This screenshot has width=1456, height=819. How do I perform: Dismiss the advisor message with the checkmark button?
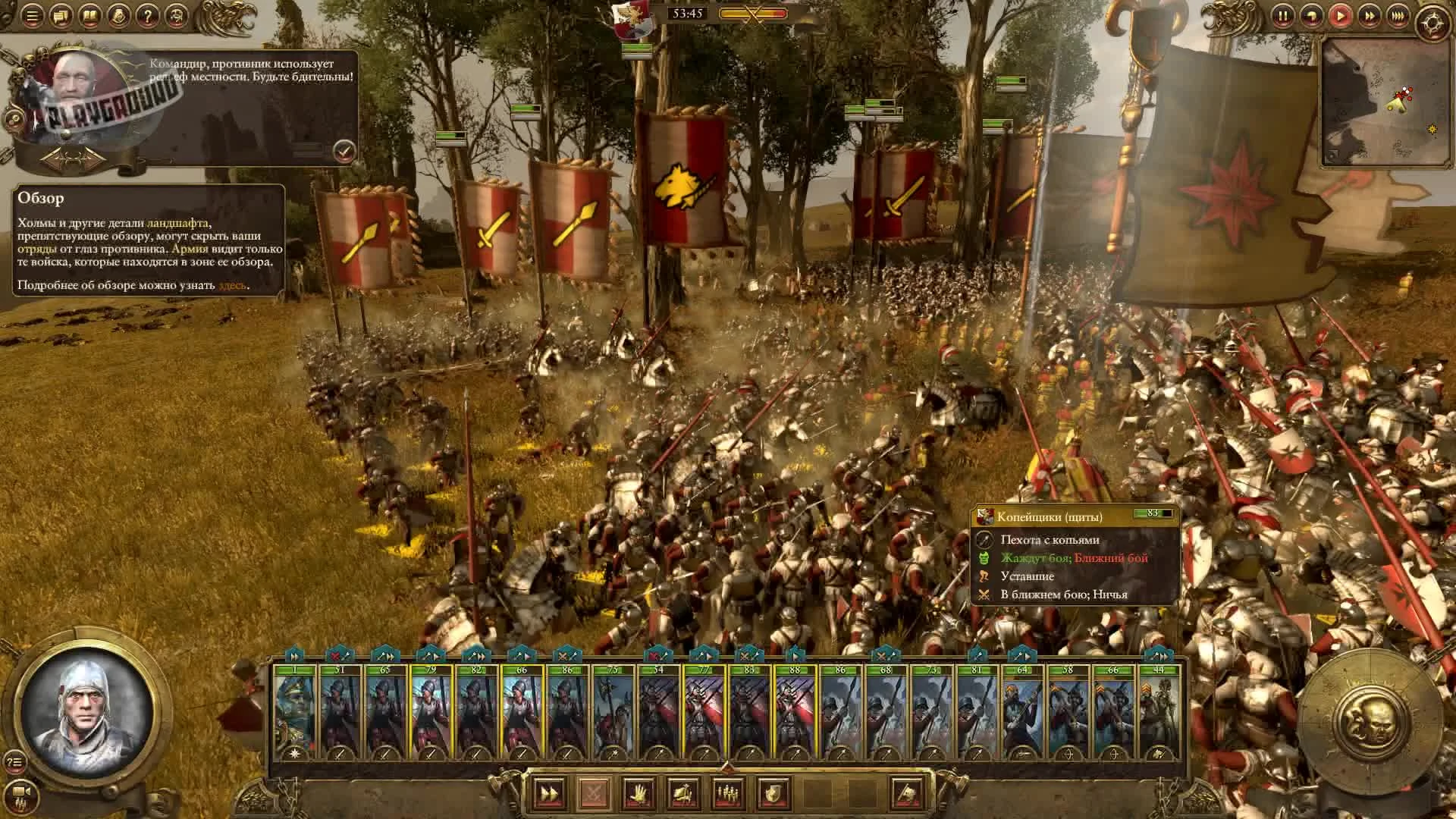click(x=343, y=152)
